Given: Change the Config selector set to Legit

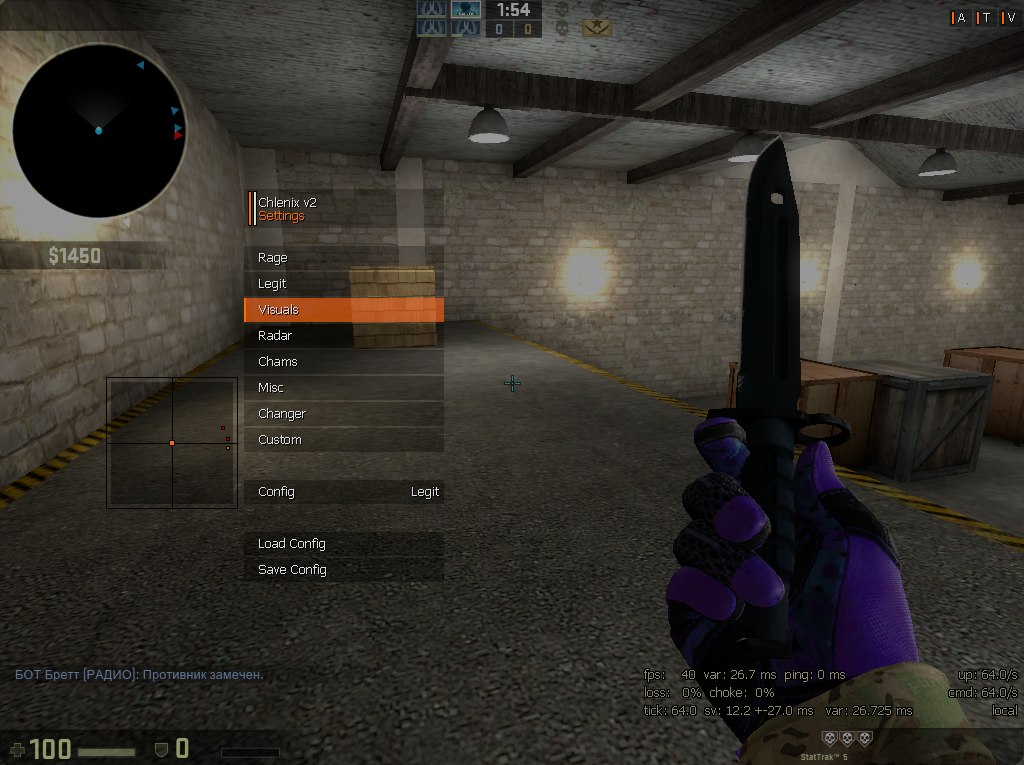Looking at the screenshot, I should pos(343,492).
